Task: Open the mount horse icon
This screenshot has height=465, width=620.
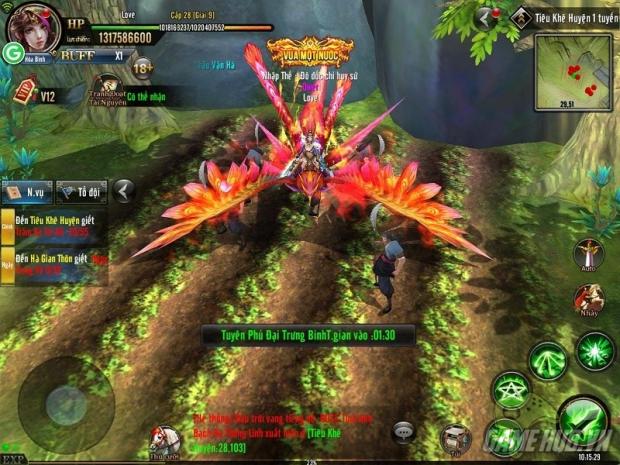Action: point(163,438)
